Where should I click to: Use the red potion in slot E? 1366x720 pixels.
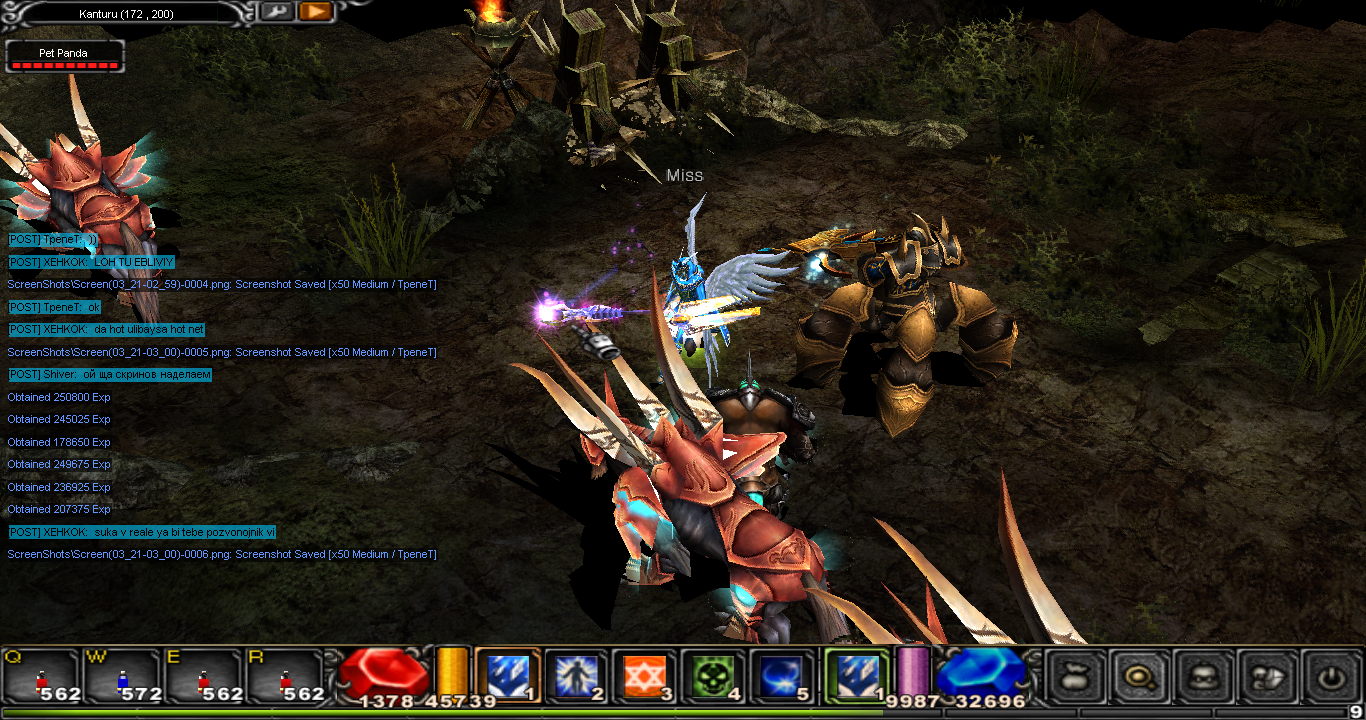(205, 677)
